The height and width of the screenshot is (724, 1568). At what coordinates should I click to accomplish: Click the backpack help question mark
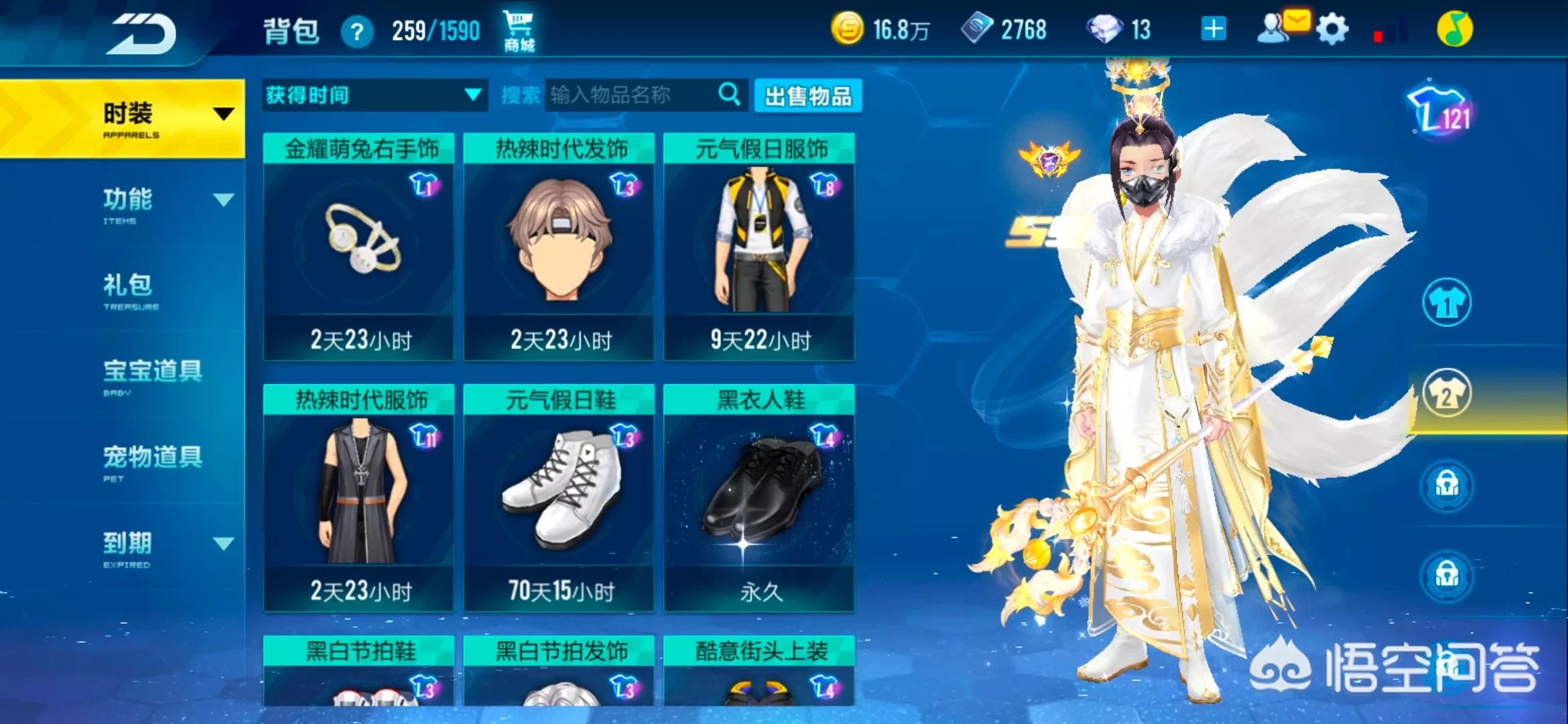point(357,32)
